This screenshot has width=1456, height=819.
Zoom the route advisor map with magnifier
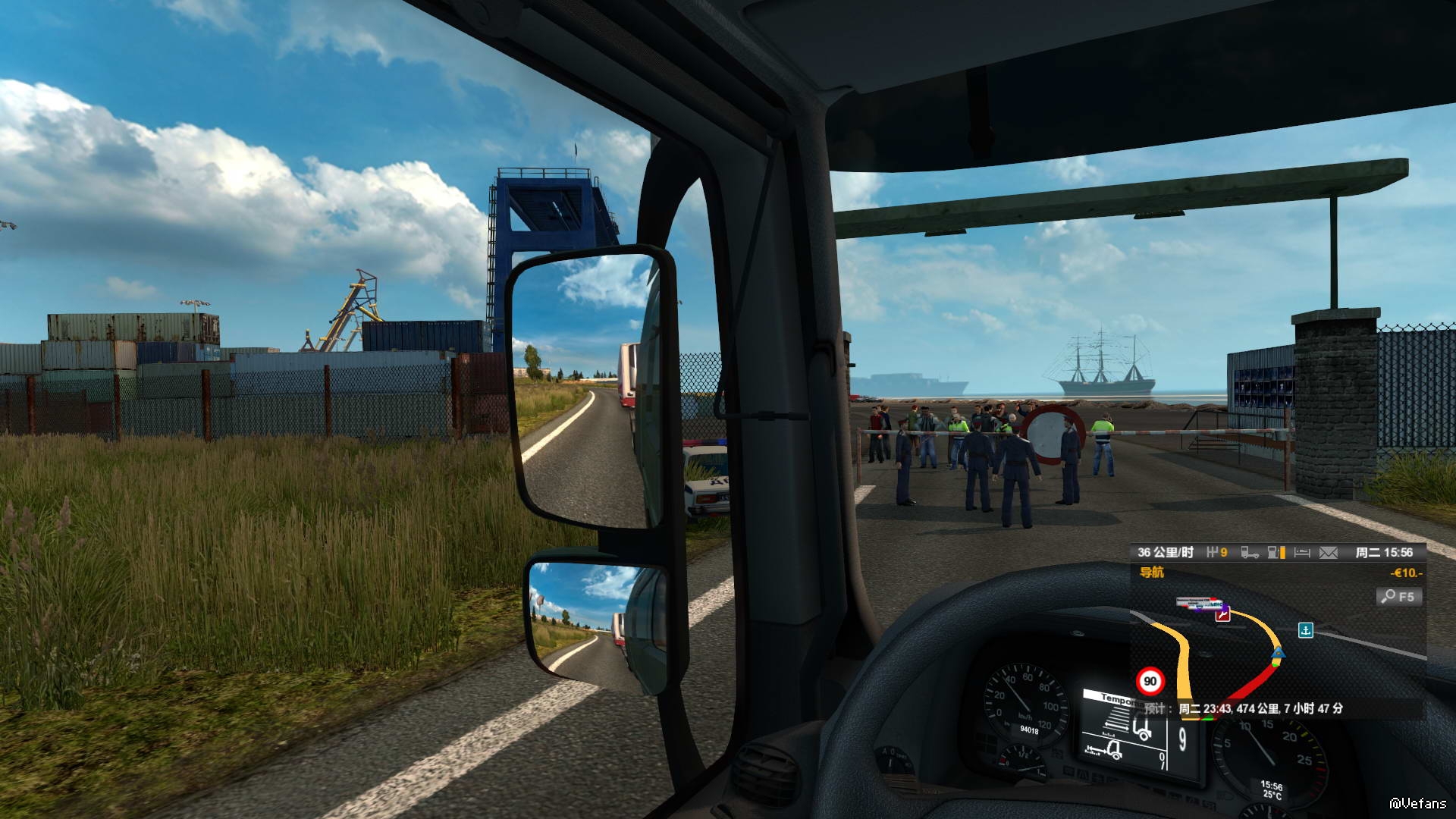1398,597
